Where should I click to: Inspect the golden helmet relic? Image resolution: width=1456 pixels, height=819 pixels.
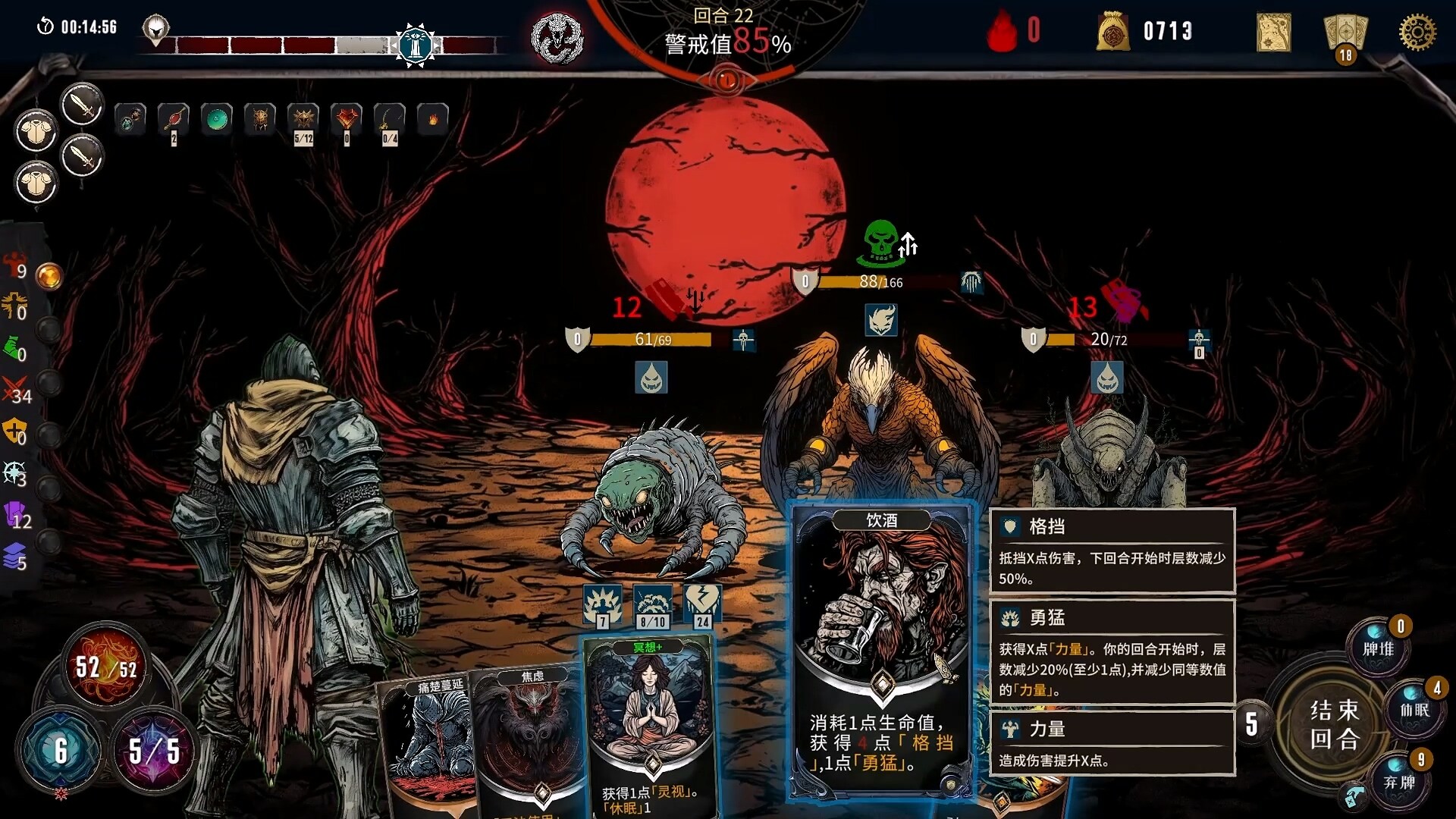260,120
